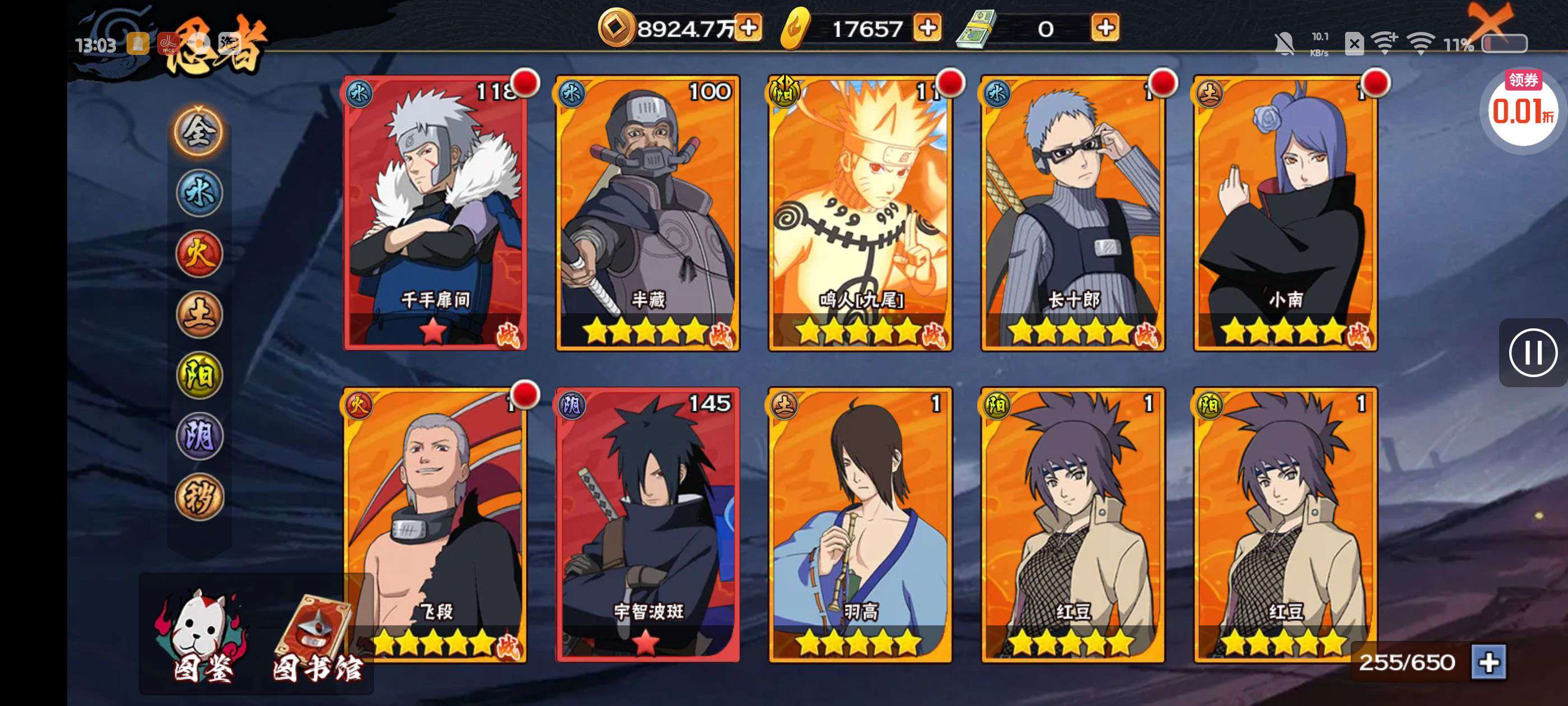Filter by earth 土 element
Screen dimensions: 1568x706
point(199,314)
